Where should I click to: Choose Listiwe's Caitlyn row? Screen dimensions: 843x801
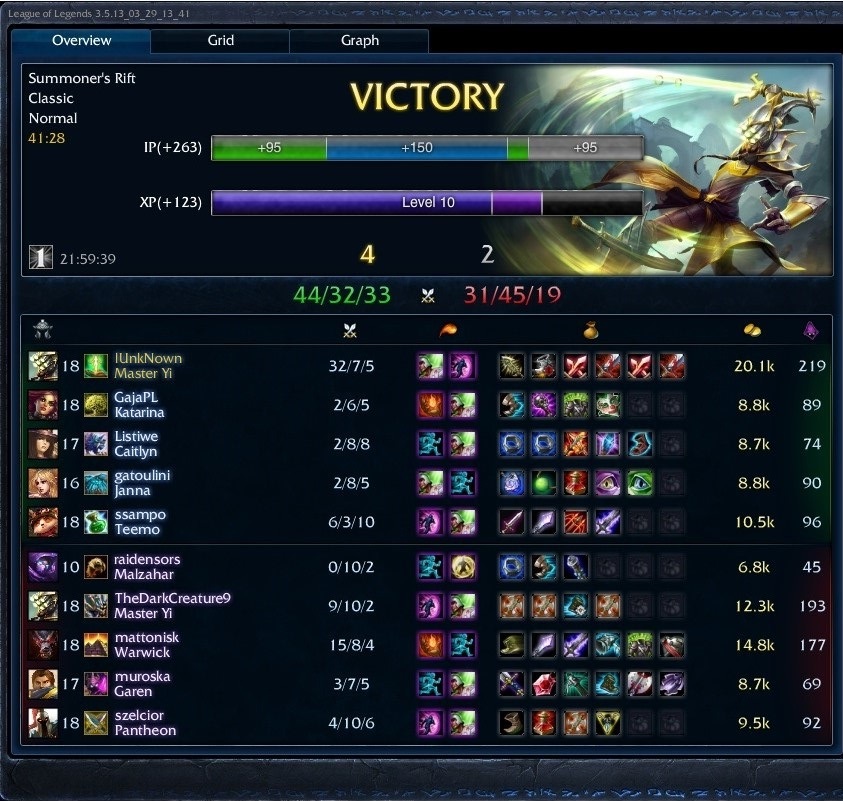pyautogui.click(x=138, y=444)
